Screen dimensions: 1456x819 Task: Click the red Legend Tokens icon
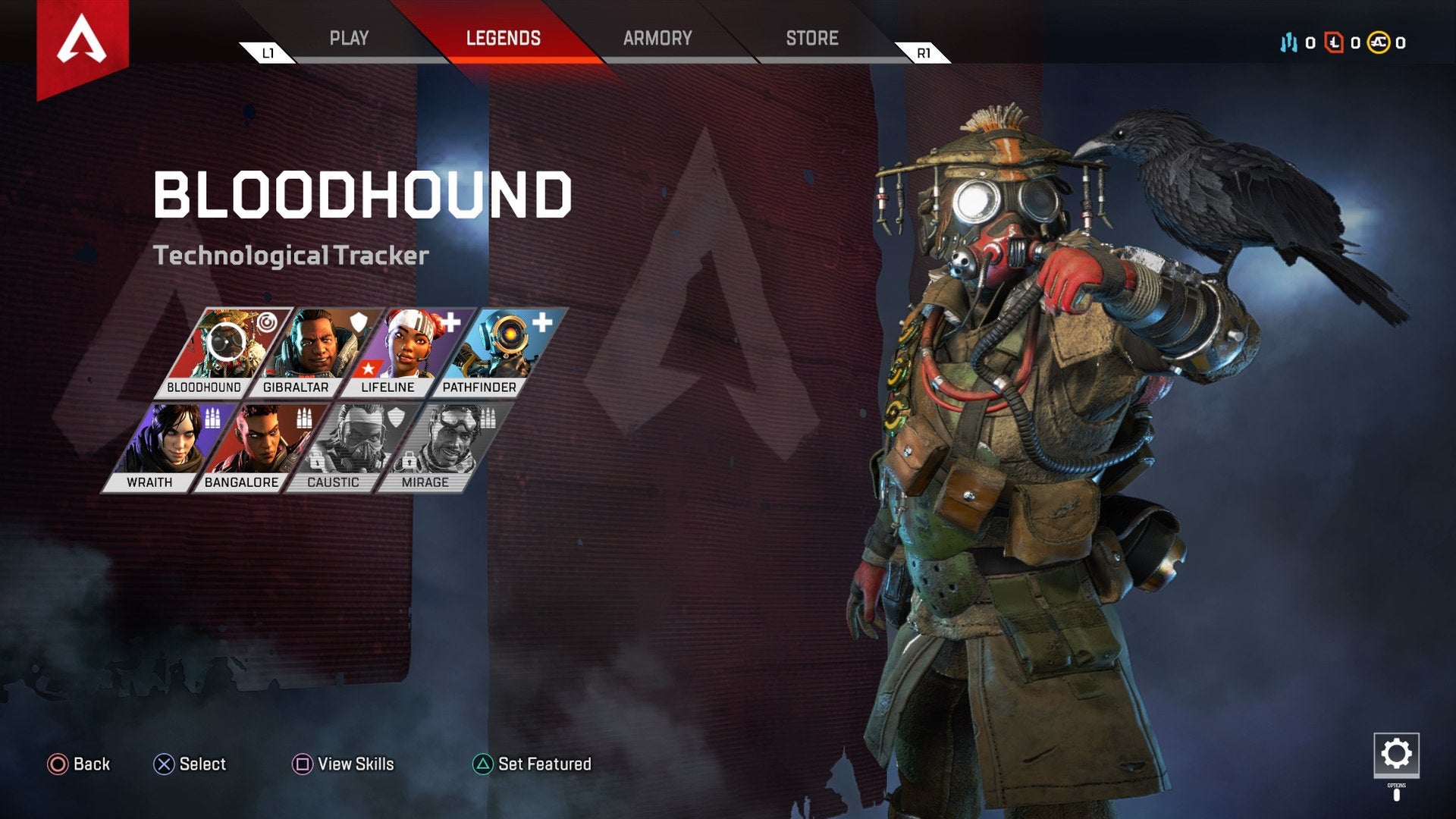[1334, 42]
